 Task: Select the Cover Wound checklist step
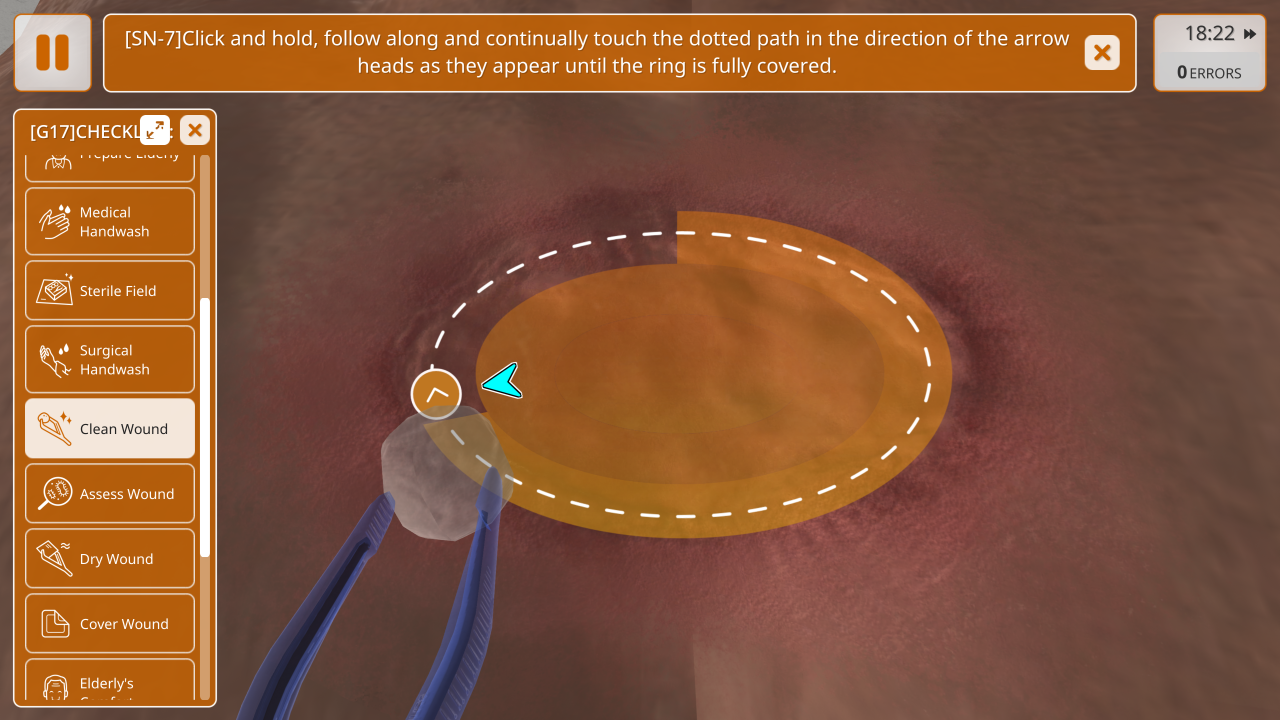coord(110,624)
